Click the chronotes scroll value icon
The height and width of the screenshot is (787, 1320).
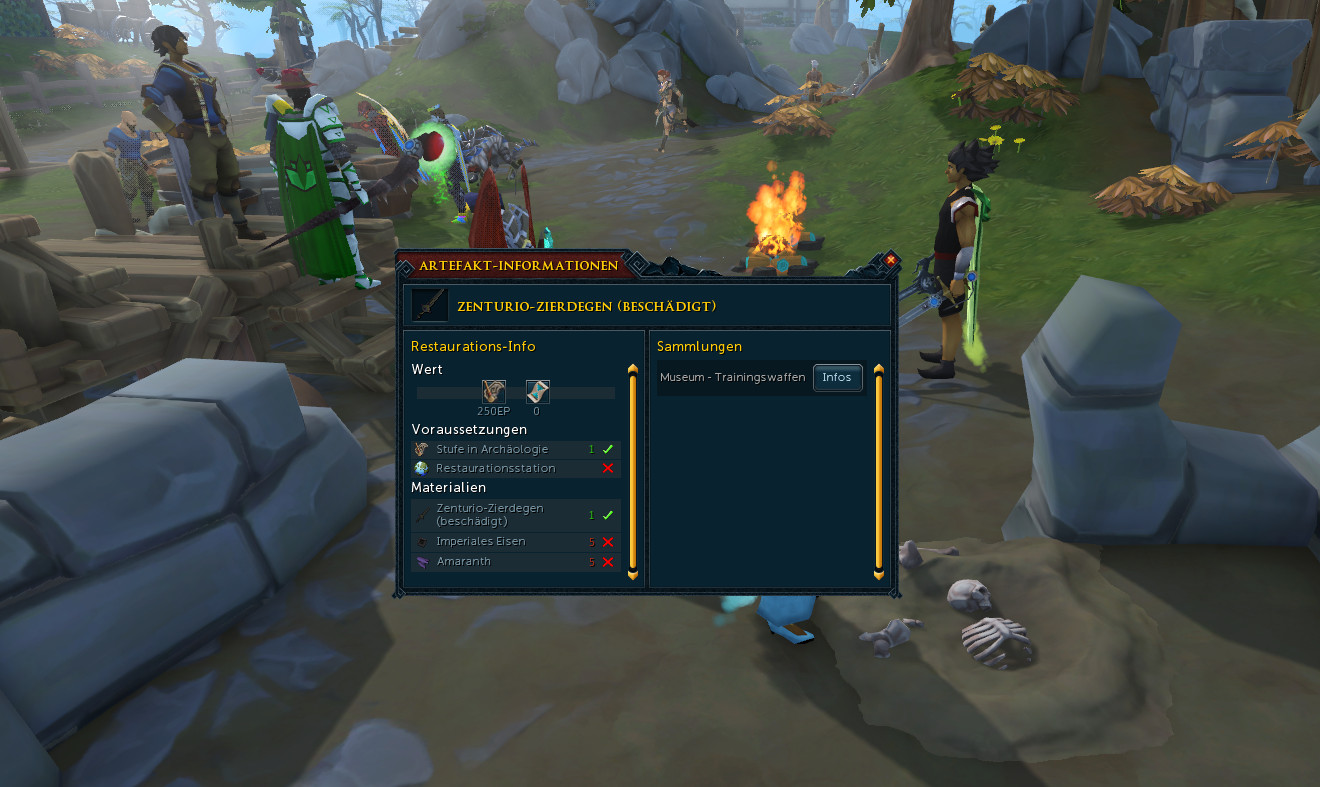(x=537, y=392)
